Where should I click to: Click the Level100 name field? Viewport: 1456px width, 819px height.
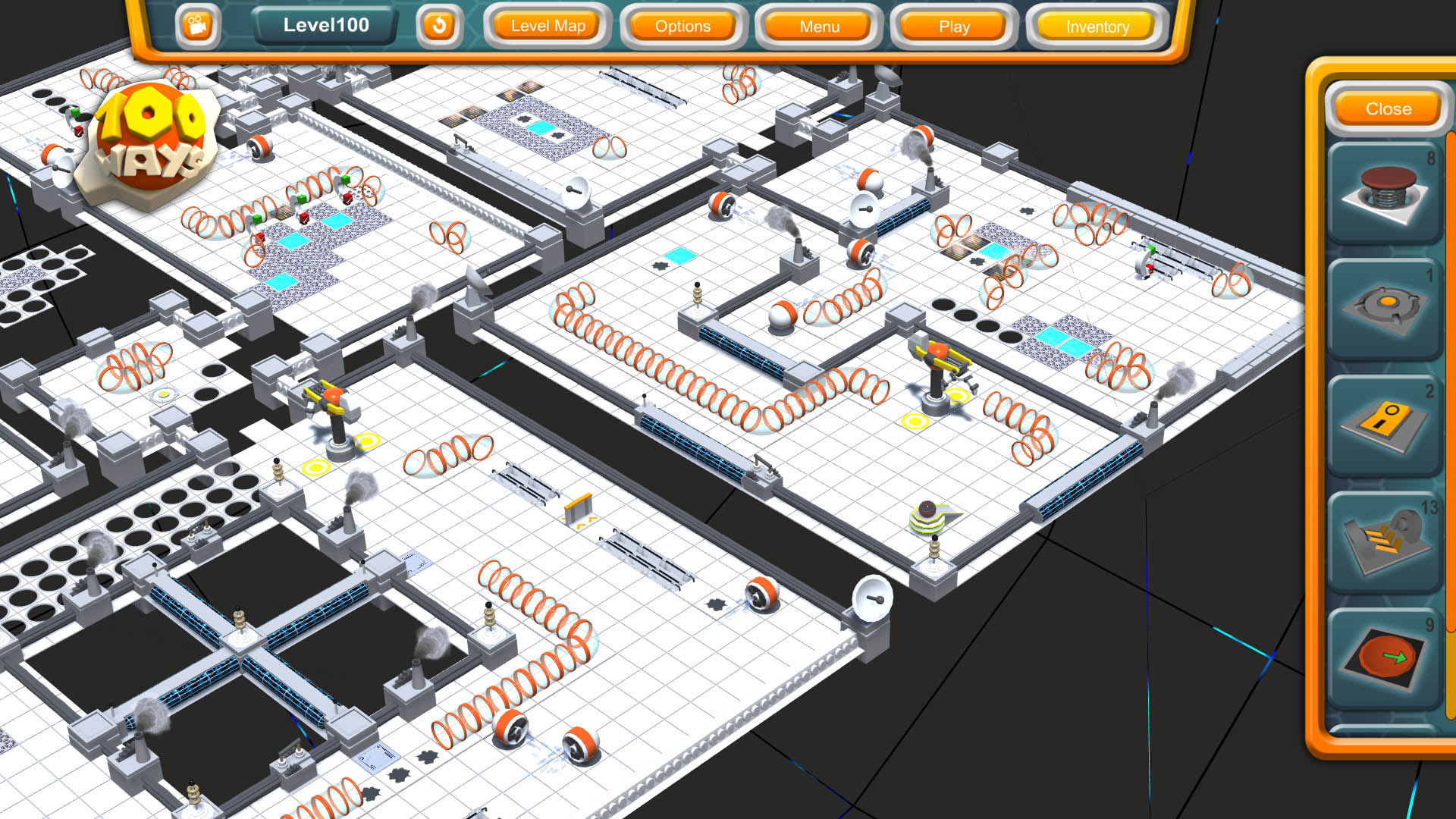coord(325,24)
